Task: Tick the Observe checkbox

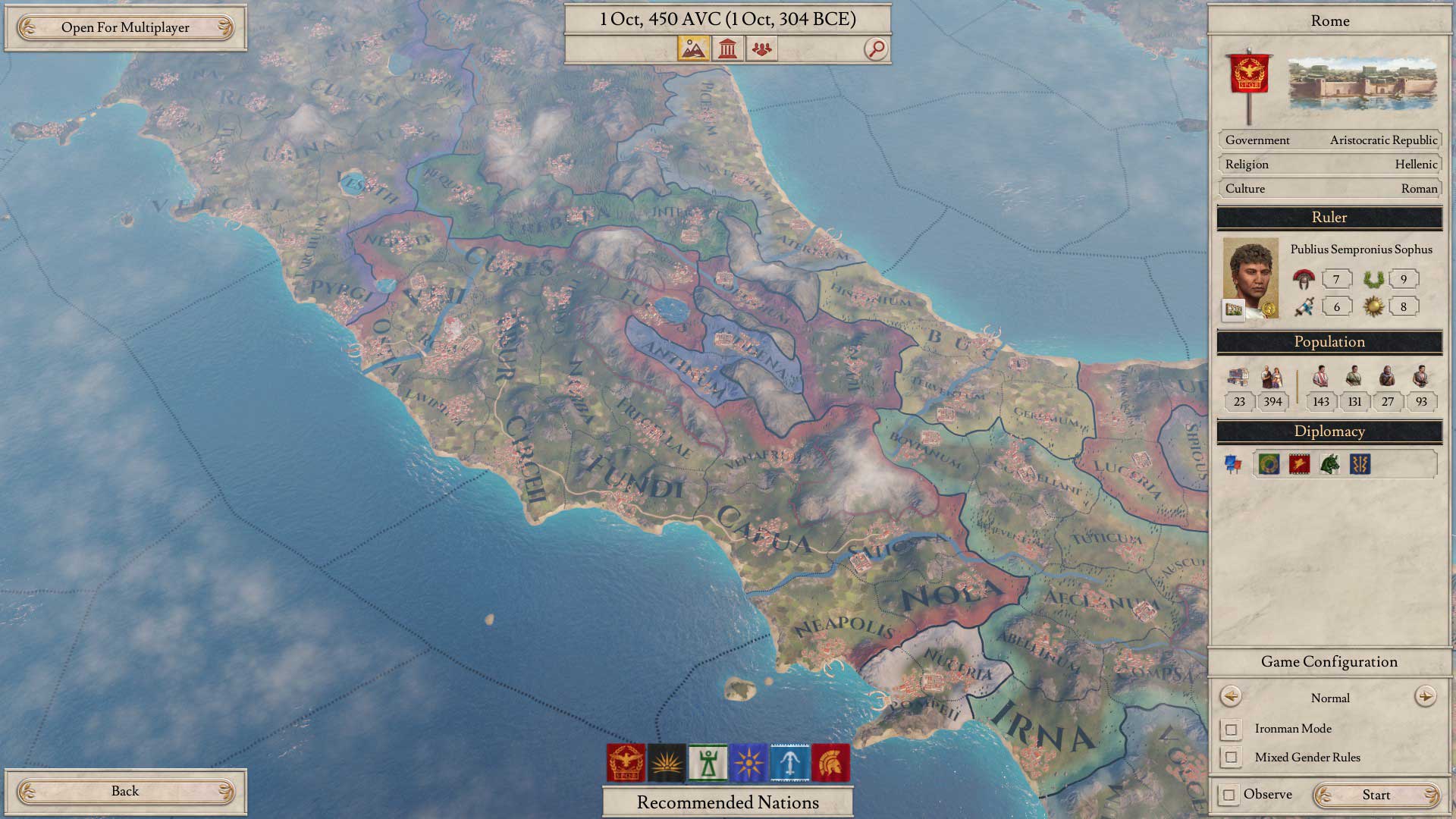Action: [1229, 795]
